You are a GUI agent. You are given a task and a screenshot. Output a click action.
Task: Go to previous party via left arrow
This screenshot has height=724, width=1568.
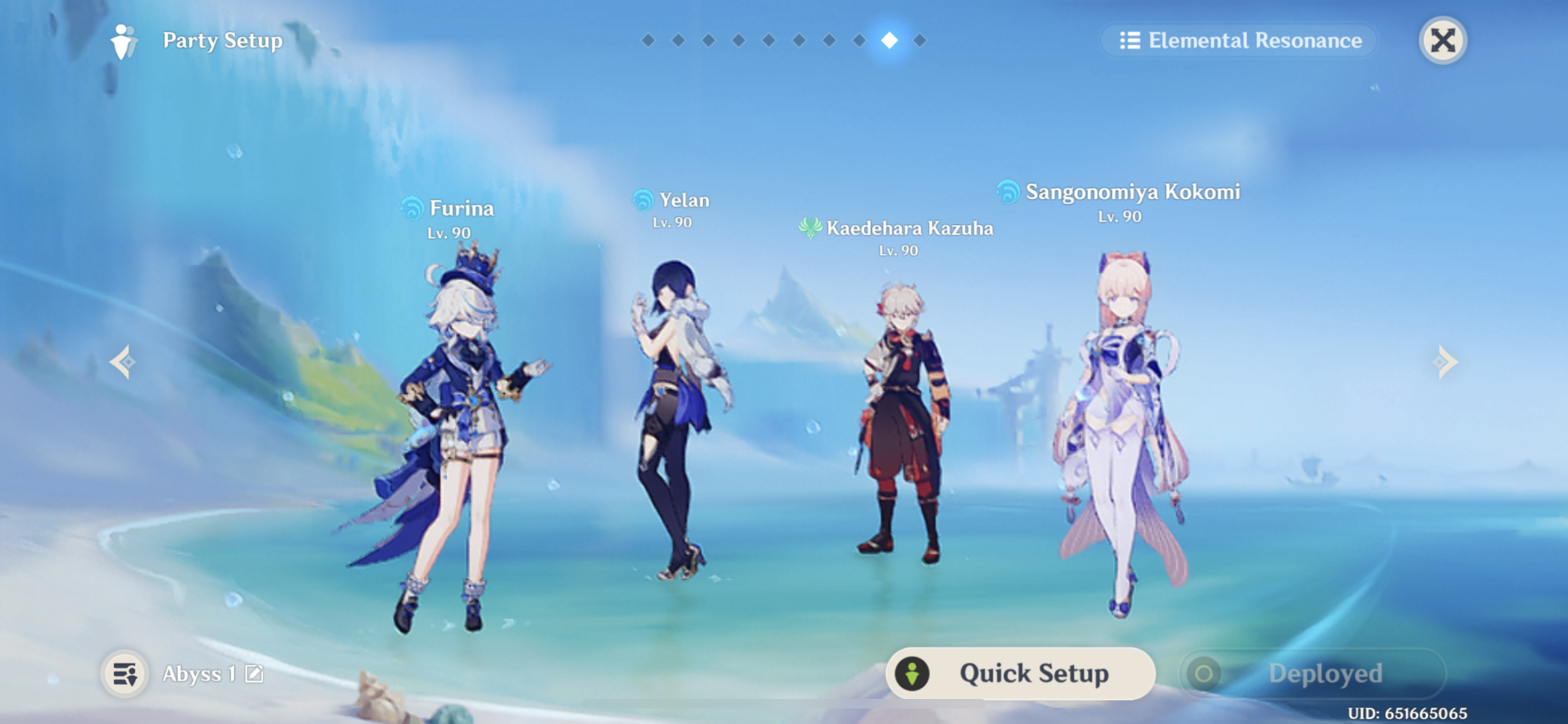(122, 362)
